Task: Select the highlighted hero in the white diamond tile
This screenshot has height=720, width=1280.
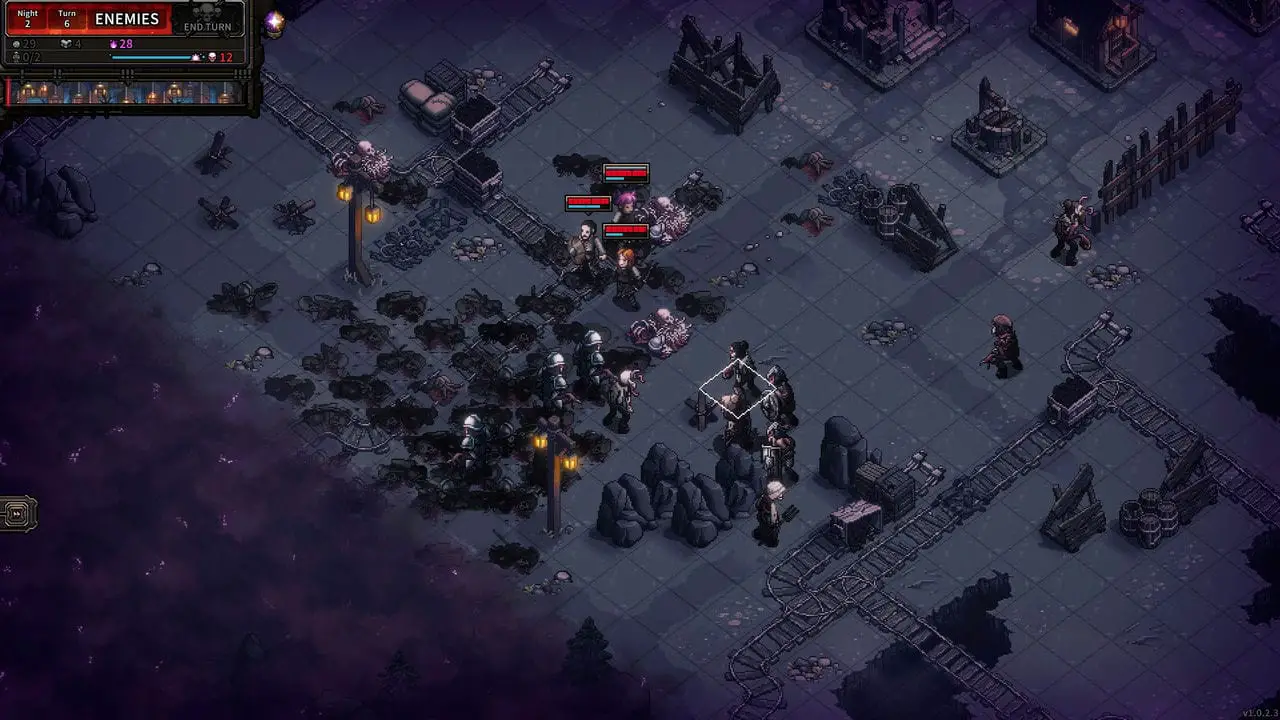Action: point(738,387)
